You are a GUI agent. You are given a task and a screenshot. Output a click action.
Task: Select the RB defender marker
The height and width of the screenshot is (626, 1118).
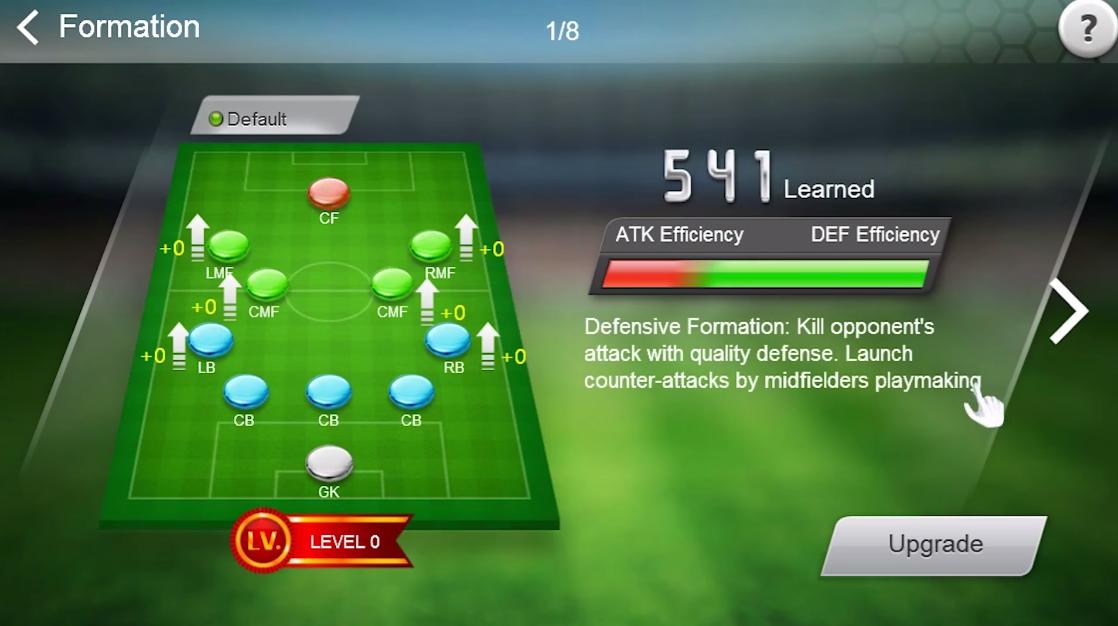[x=447, y=340]
